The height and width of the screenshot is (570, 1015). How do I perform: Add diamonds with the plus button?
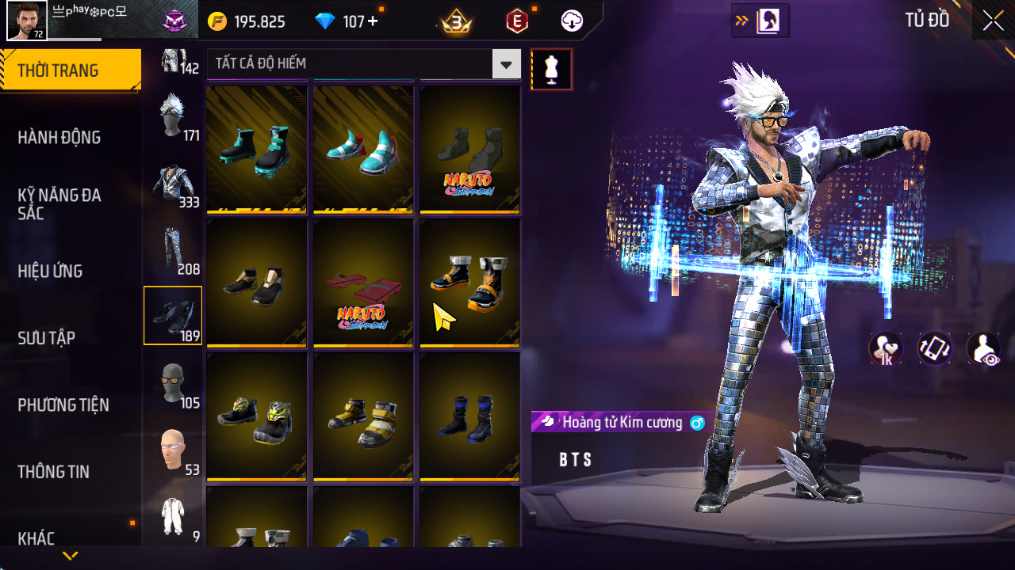[373, 21]
